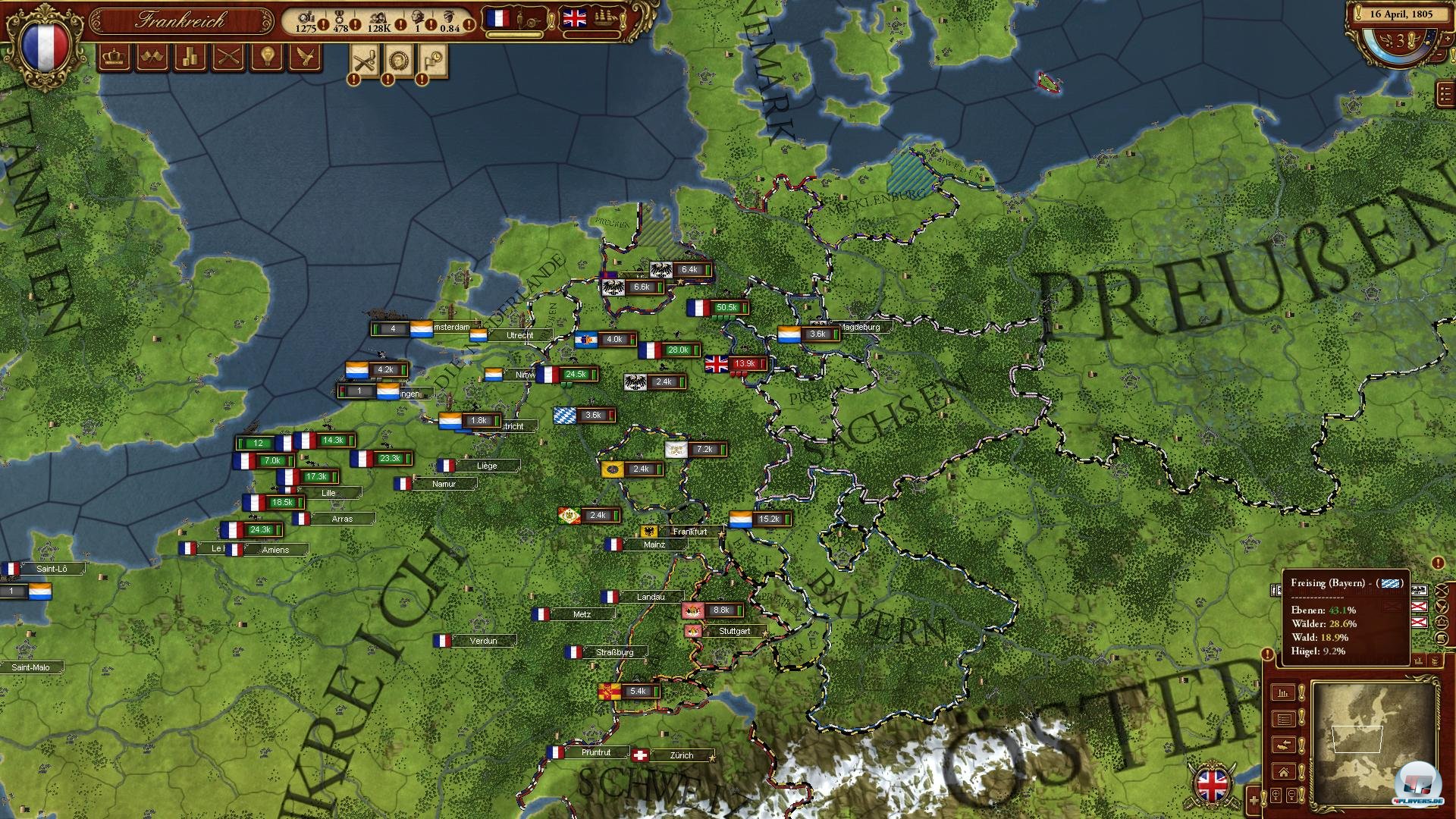Image resolution: width=1456 pixels, height=819 pixels.
Task: Open the economy panel via coin stack icon
Action: point(190,57)
